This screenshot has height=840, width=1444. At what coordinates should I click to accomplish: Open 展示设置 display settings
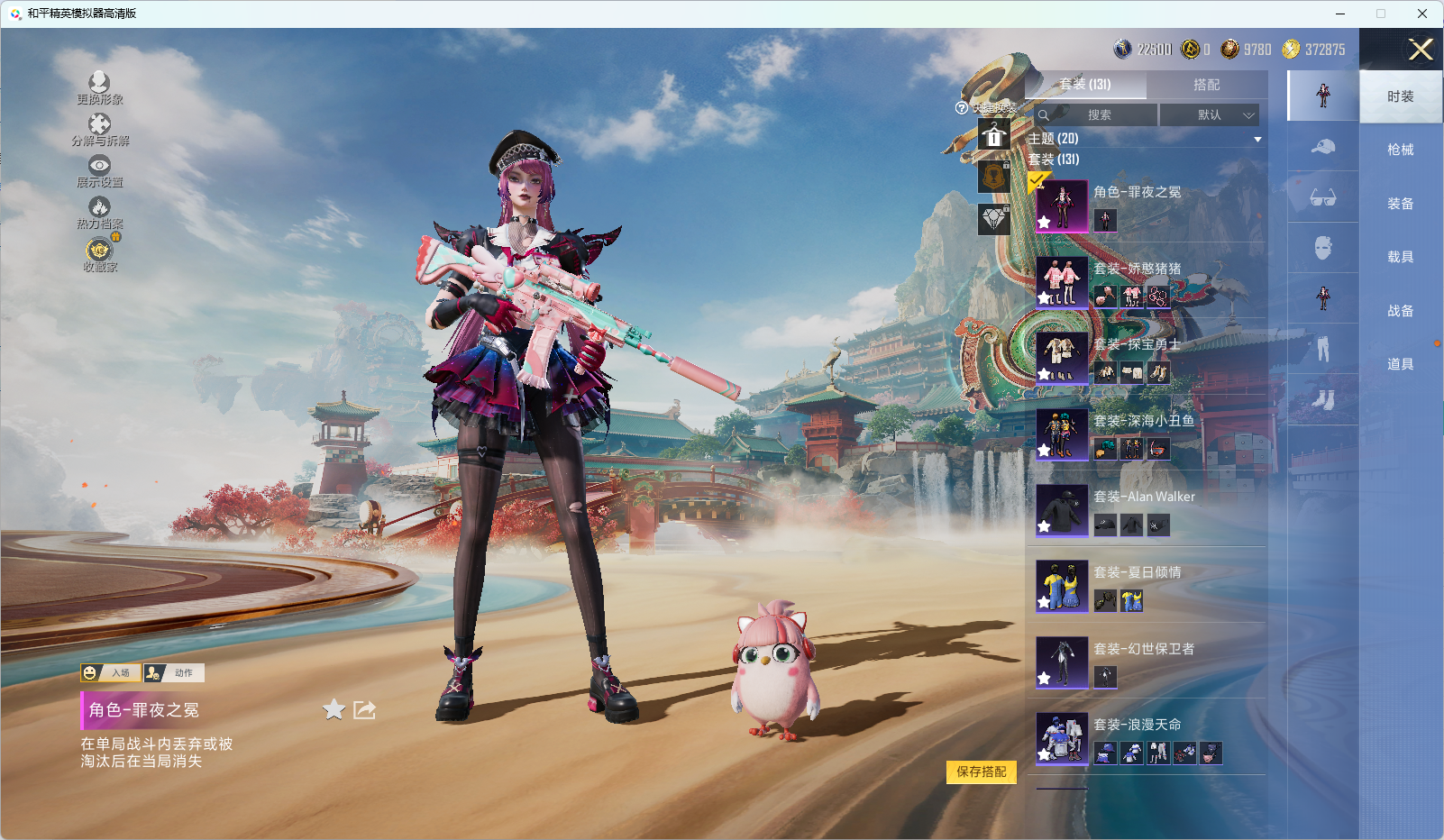click(99, 171)
